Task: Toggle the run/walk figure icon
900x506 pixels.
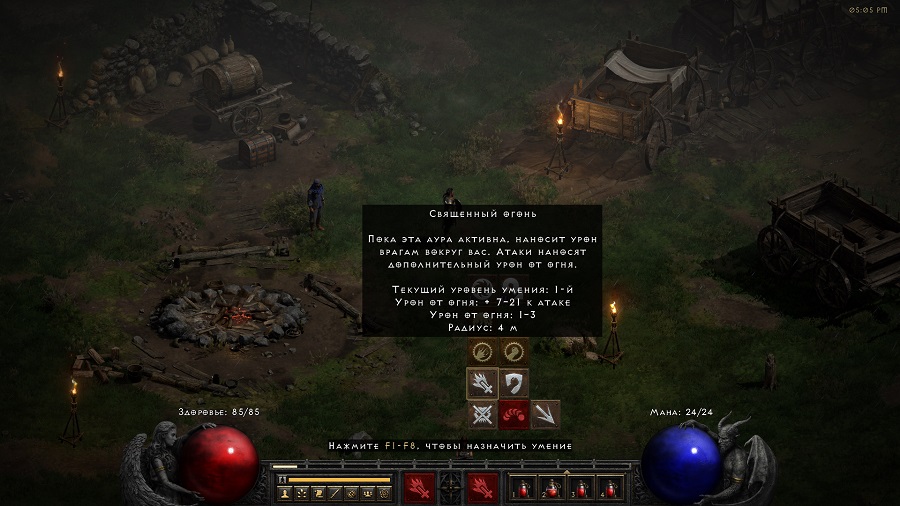Action: (283, 480)
